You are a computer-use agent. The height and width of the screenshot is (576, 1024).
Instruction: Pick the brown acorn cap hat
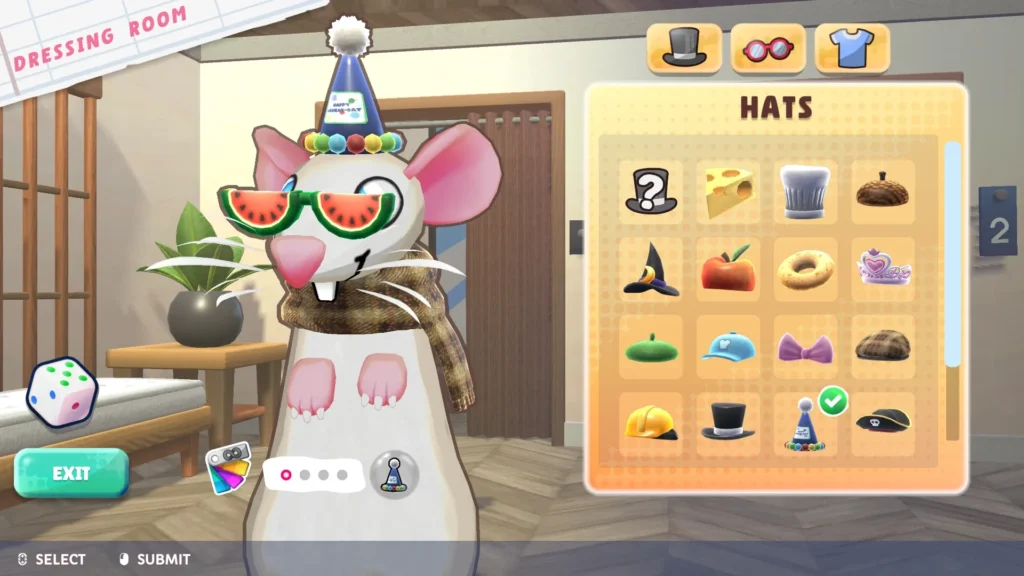tap(882, 191)
